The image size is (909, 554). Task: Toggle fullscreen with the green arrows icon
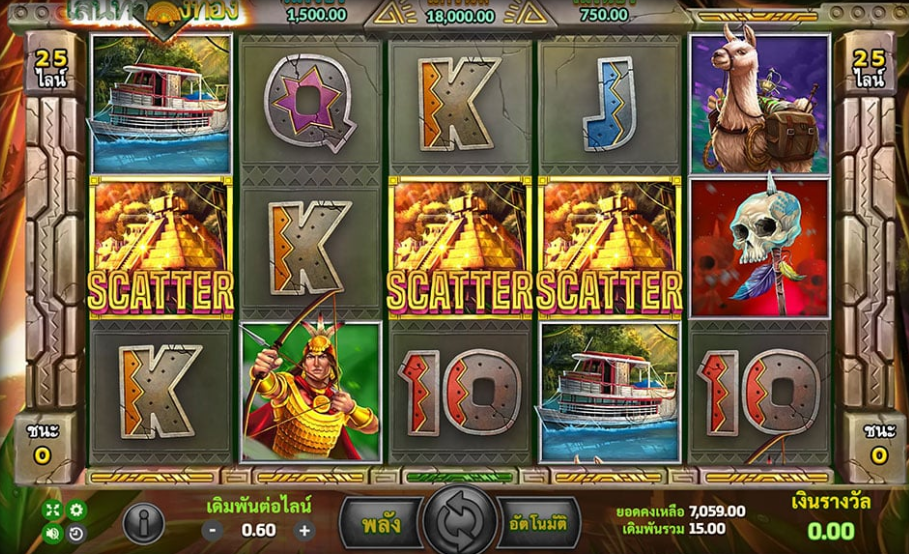pyautogui.click(x=52, y=510)
